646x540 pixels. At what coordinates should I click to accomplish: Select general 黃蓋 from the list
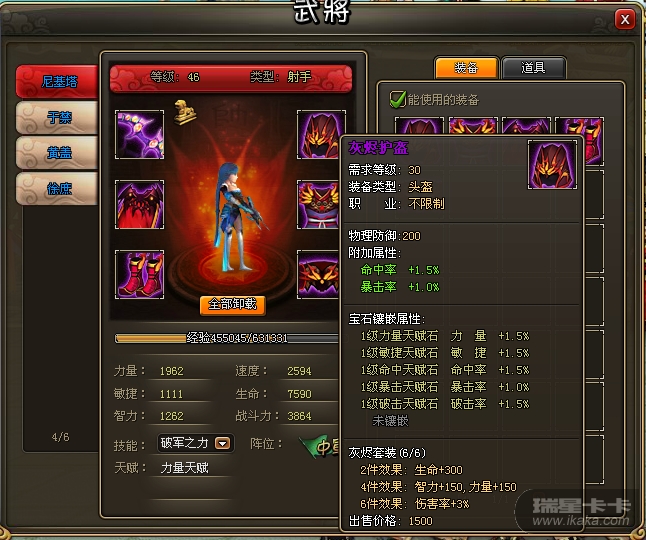click(x=58, y=152)
